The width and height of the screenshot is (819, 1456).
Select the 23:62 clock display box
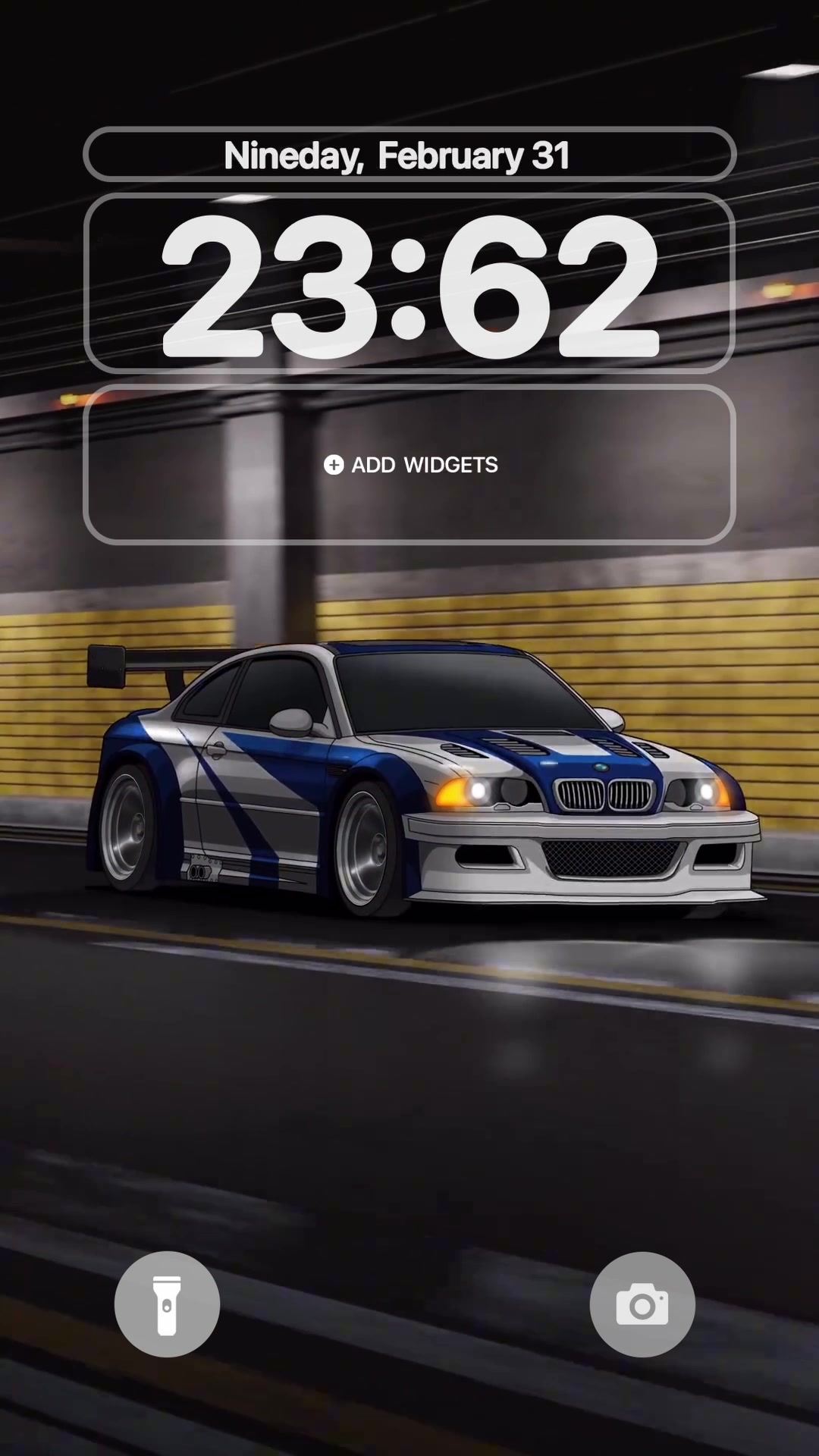pos(409,284)
